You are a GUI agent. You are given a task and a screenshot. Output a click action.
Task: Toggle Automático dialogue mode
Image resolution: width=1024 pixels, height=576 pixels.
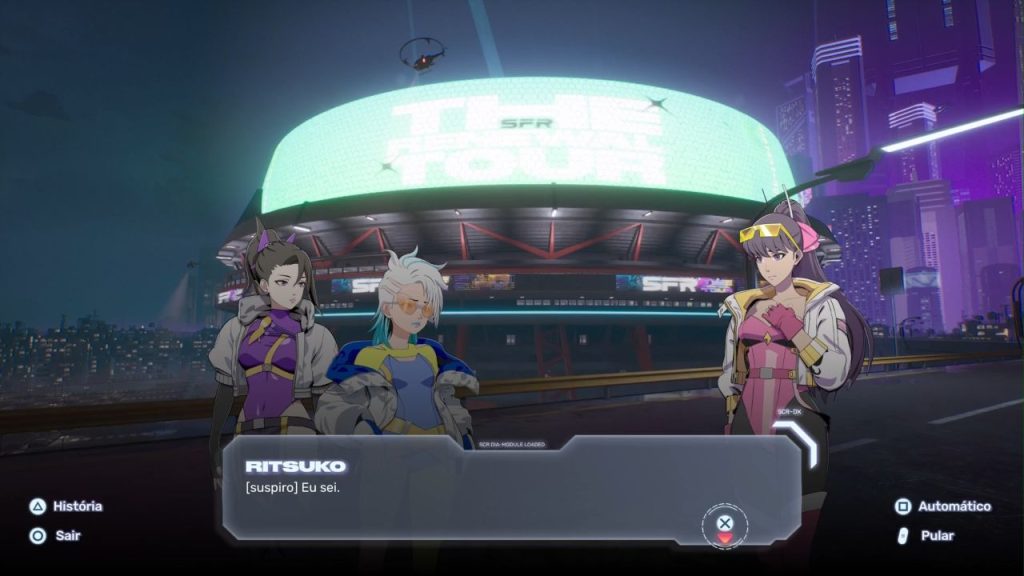coord(943,506)
